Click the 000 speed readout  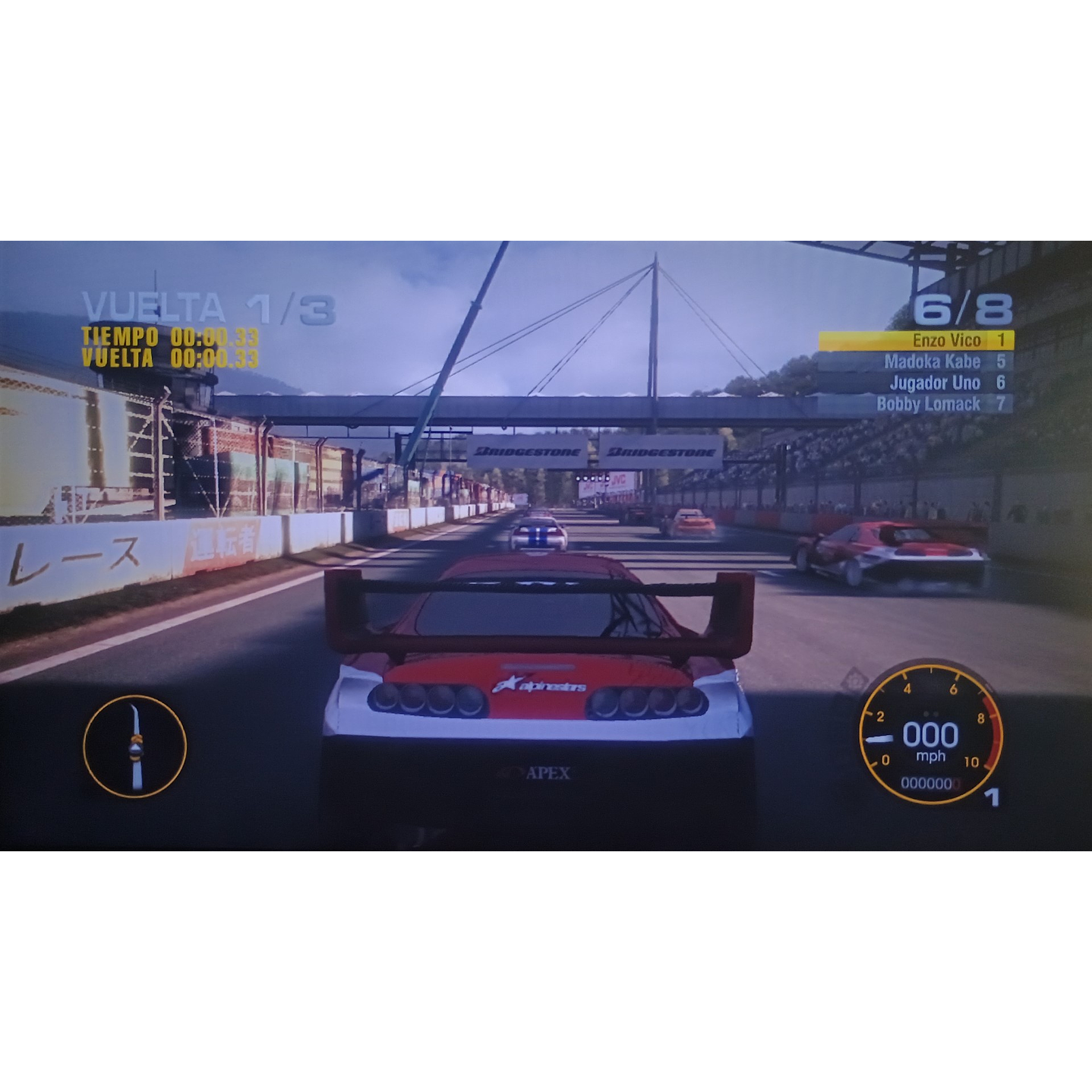[930, 733]
